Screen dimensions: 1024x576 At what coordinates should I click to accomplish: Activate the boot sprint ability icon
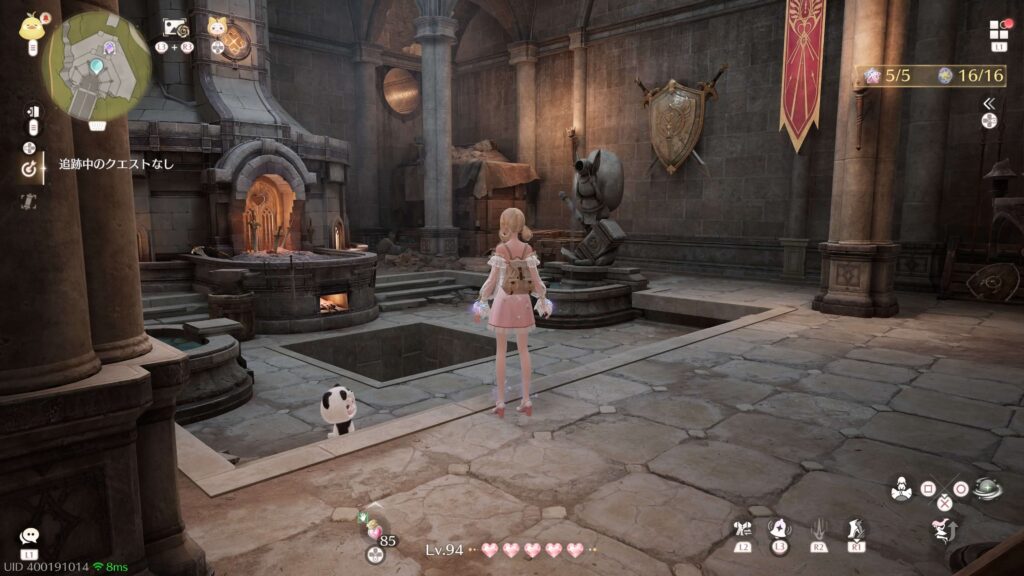(x=856, y=529)
